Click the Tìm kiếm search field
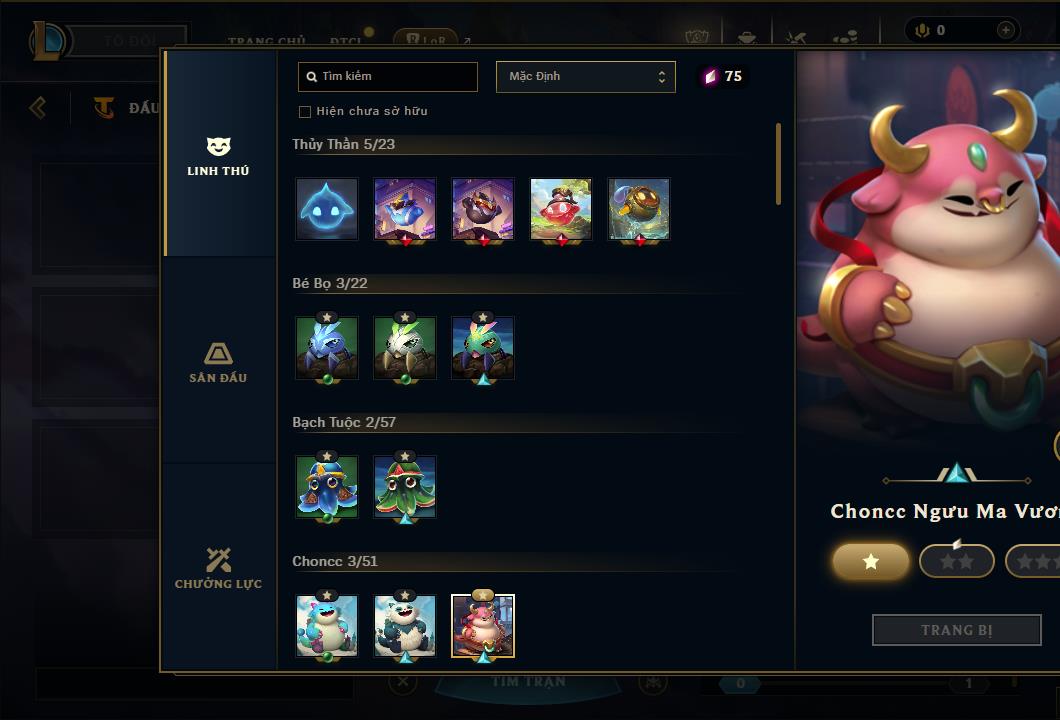Image resolution: width=1060 pixels, height=720 pixels. click(x=388, y=77)
